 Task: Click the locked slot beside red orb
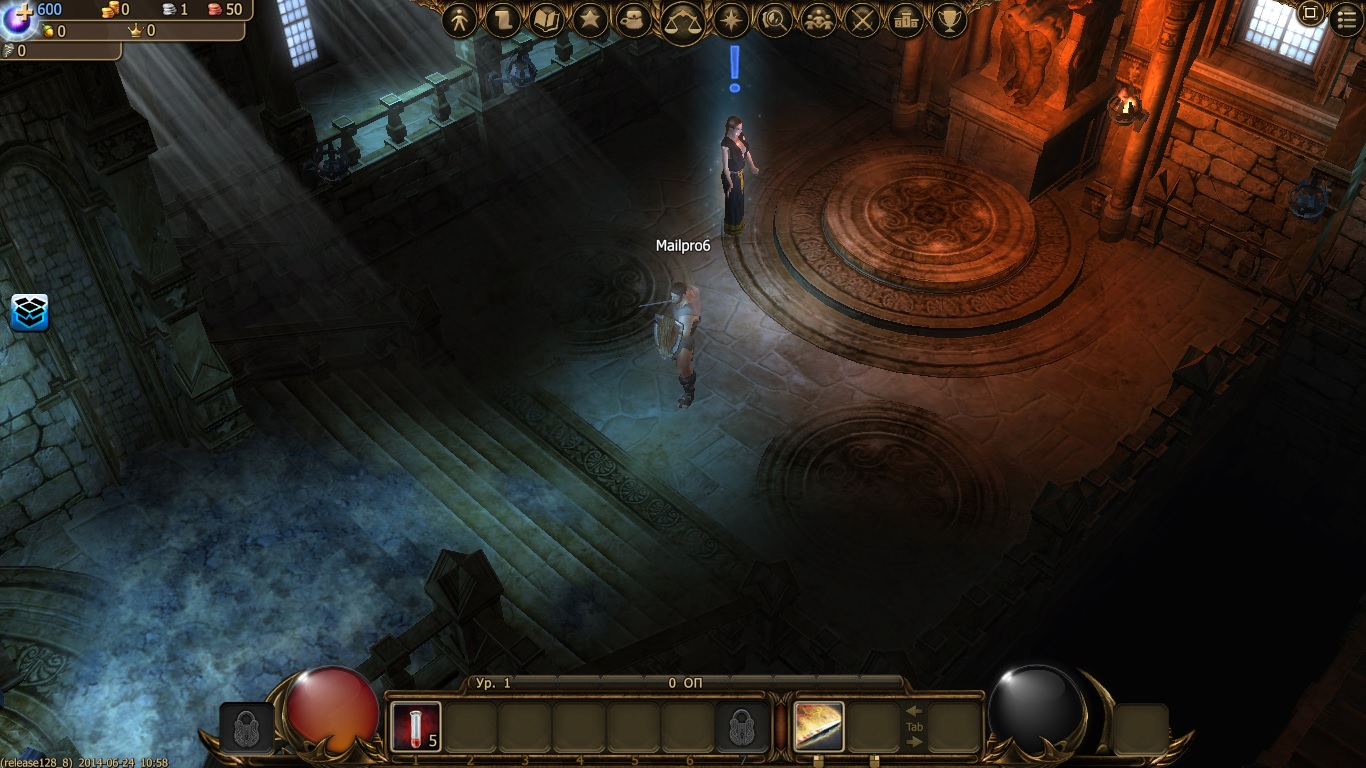246,728
